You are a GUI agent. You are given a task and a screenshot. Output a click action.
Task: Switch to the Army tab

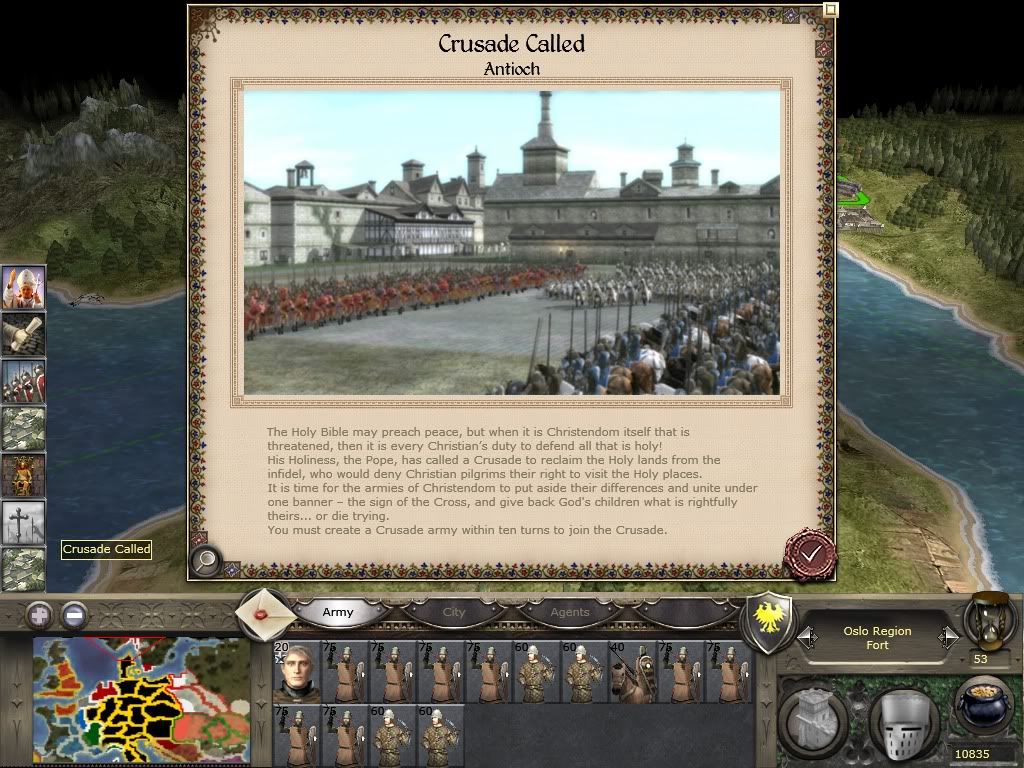pyautogui.click(x=338, y=612)
